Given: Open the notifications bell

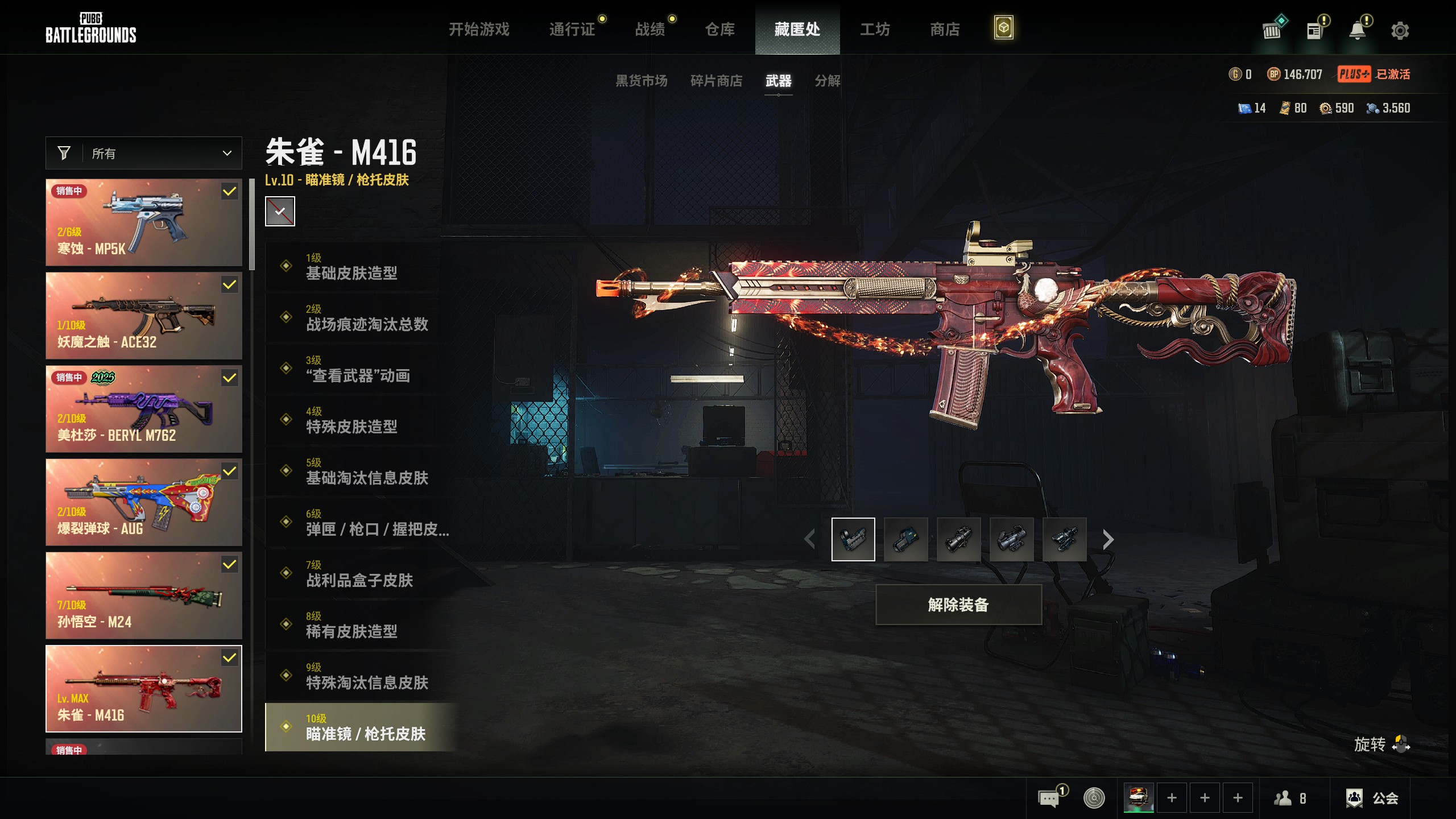Looking at the screenshot, I should 1358,31.
